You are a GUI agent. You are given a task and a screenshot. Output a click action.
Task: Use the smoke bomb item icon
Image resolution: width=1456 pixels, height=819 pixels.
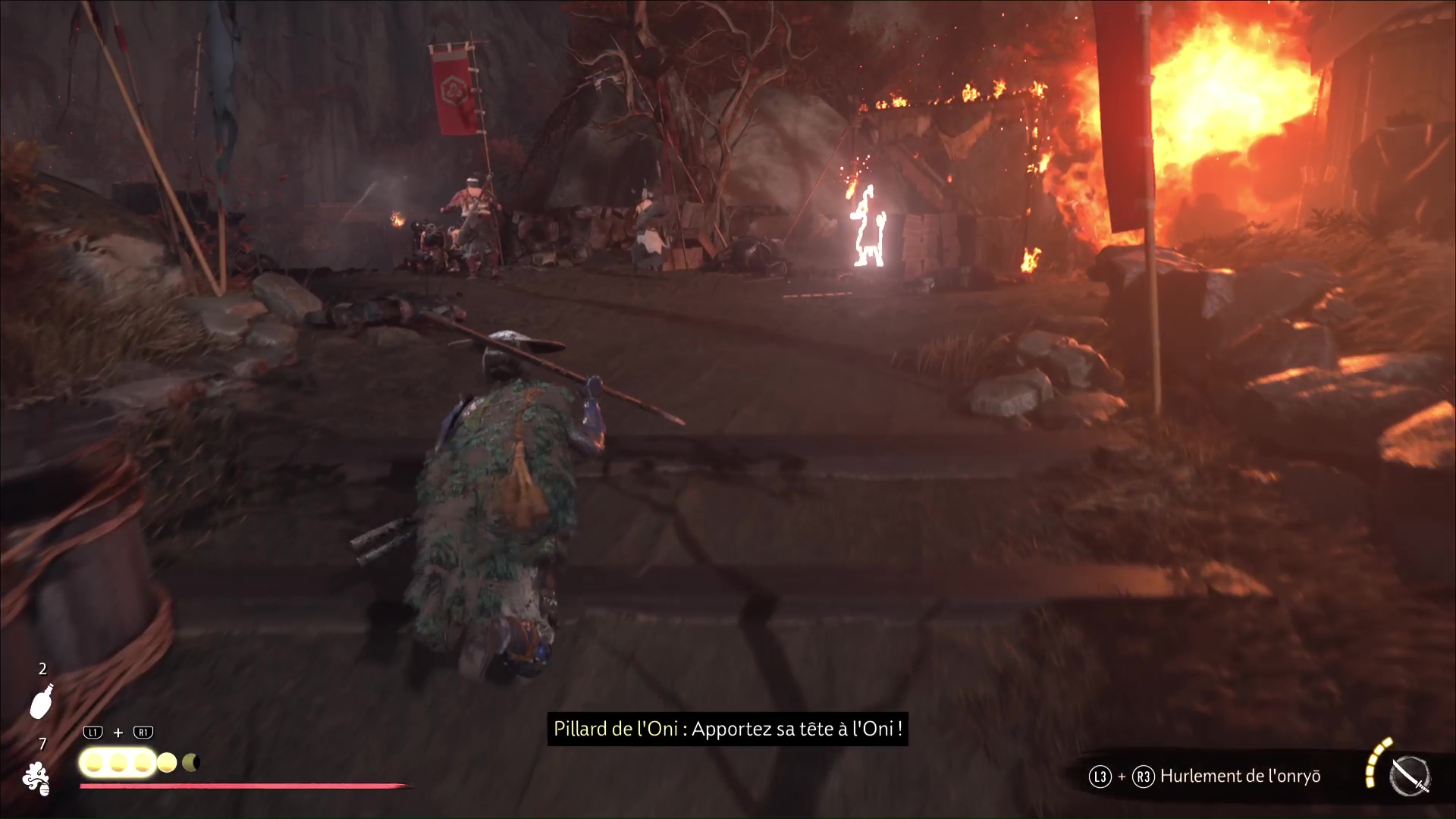[x=36, y=779]
